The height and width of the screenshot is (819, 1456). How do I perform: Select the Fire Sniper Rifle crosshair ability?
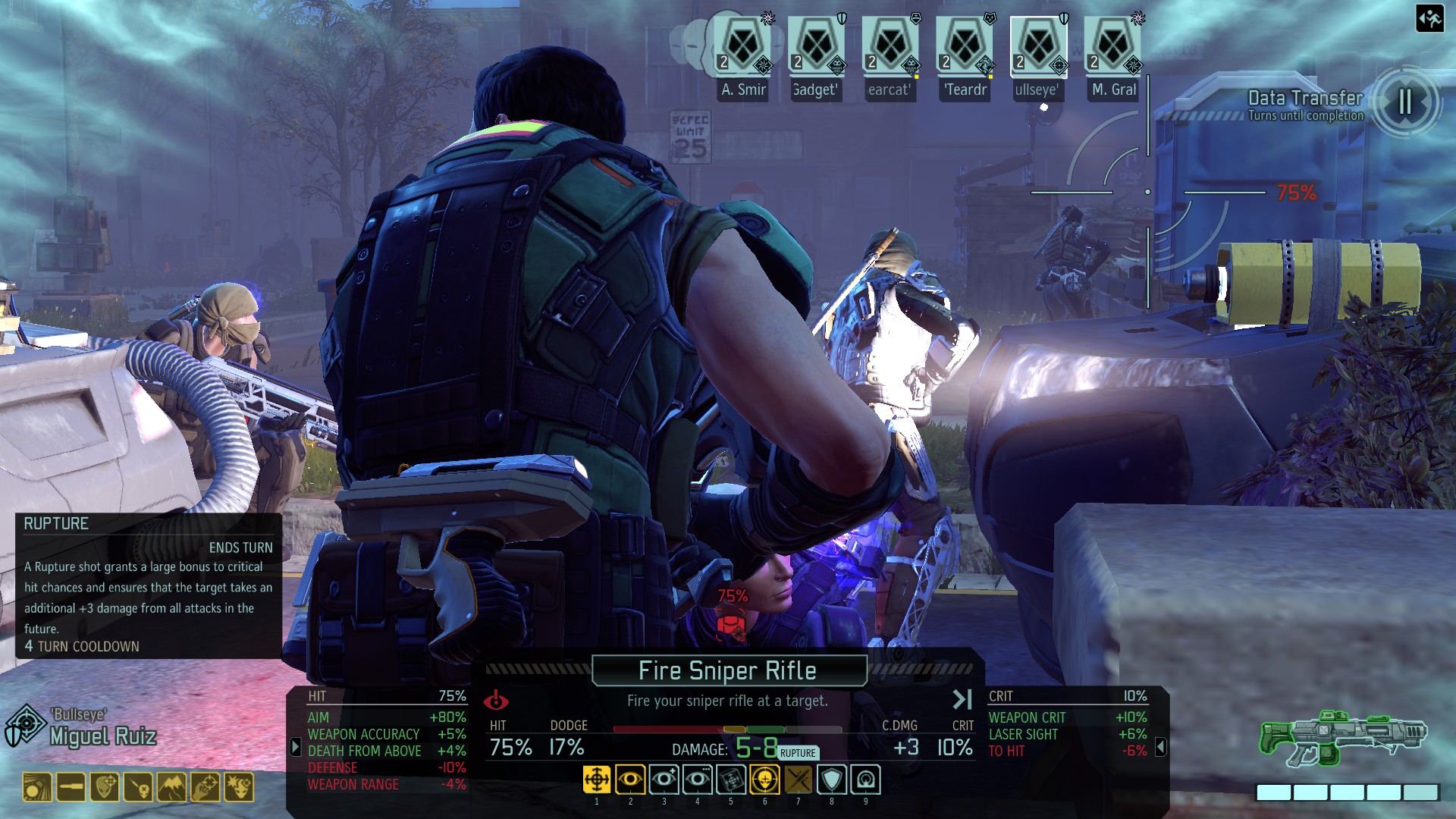pos(597,780)
